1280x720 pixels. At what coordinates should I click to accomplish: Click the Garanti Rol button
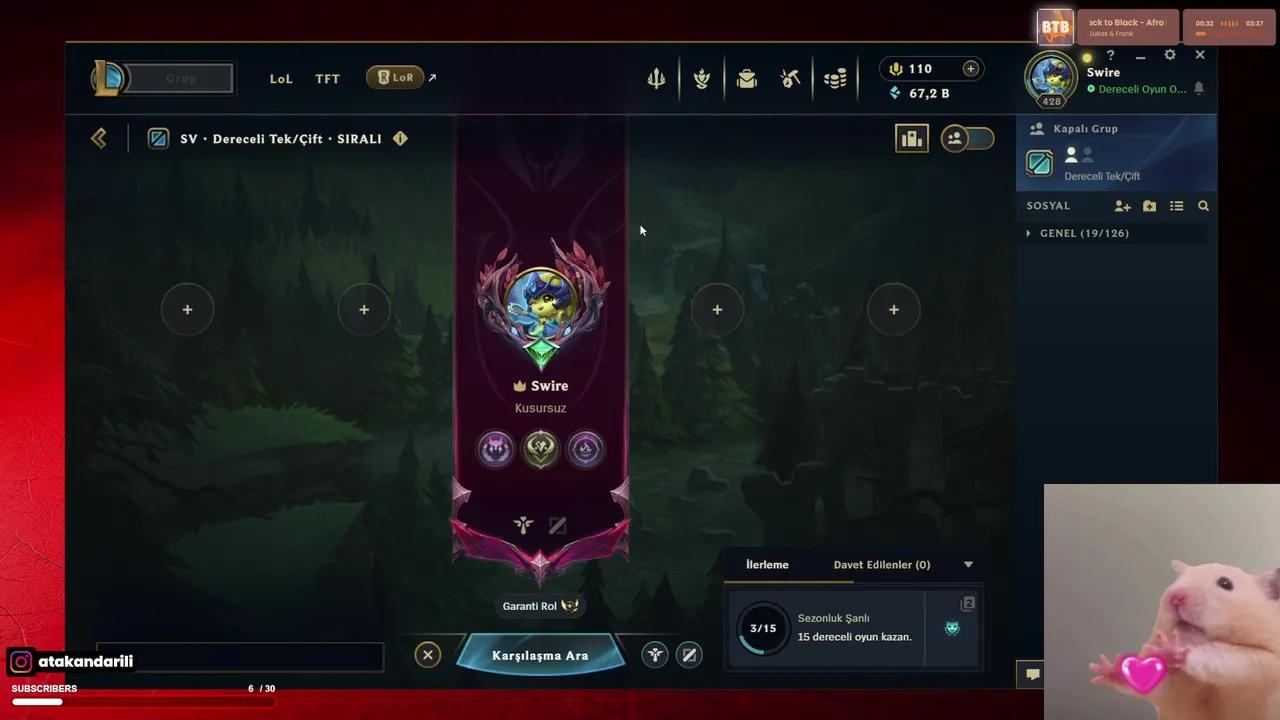(x=540, y=605)
